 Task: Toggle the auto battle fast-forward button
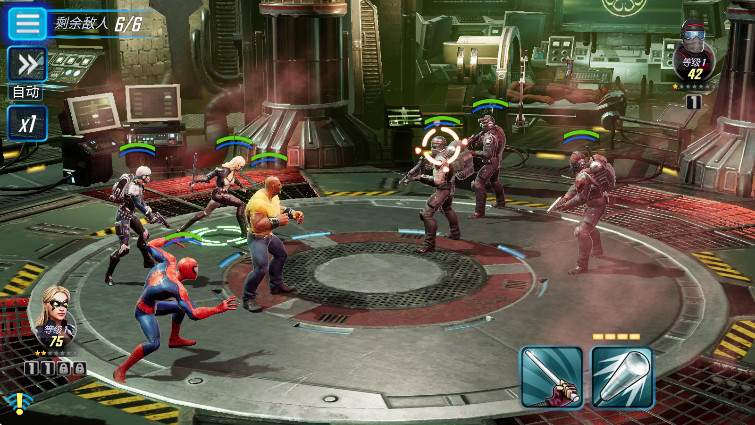[27, 65]
